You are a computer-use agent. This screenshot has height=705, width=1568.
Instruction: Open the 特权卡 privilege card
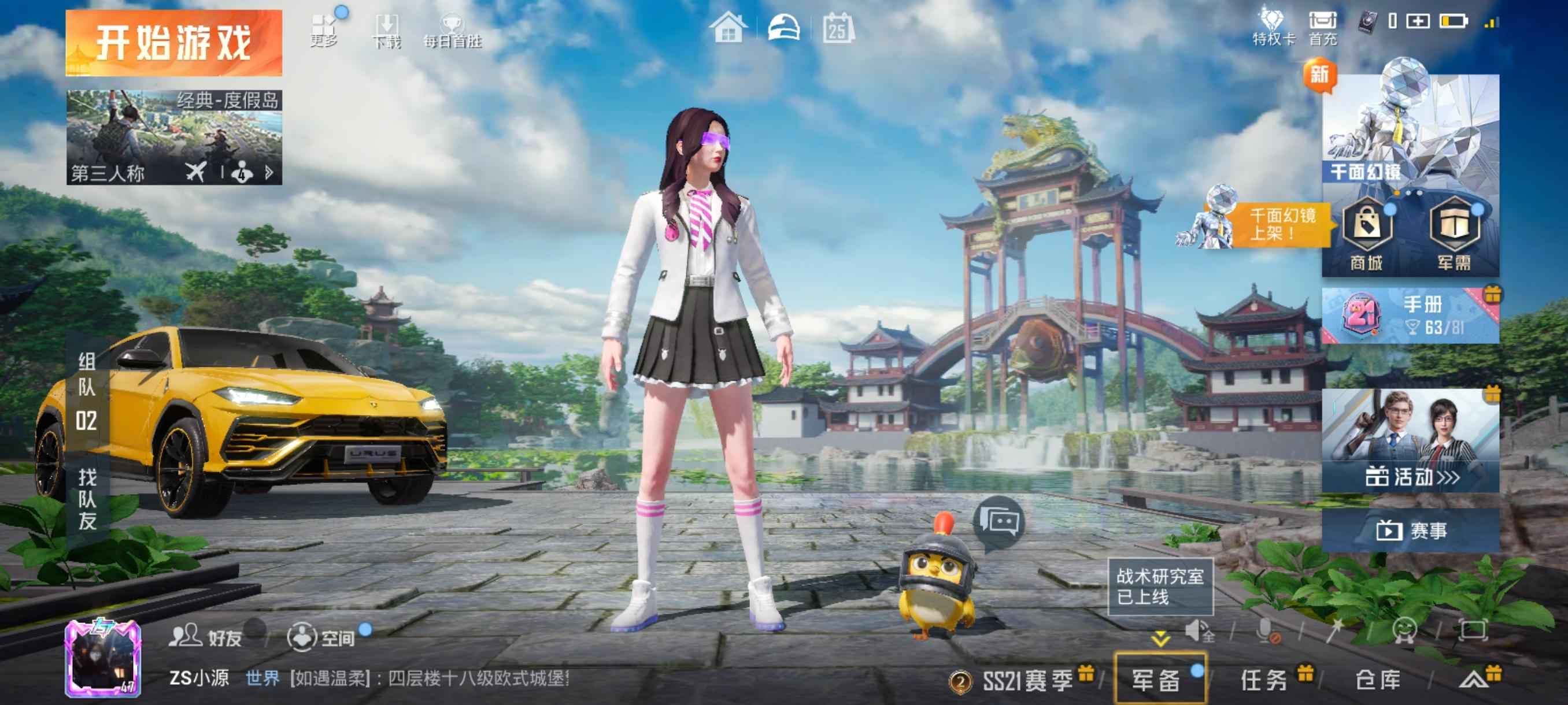click(x=1273, y=28)
